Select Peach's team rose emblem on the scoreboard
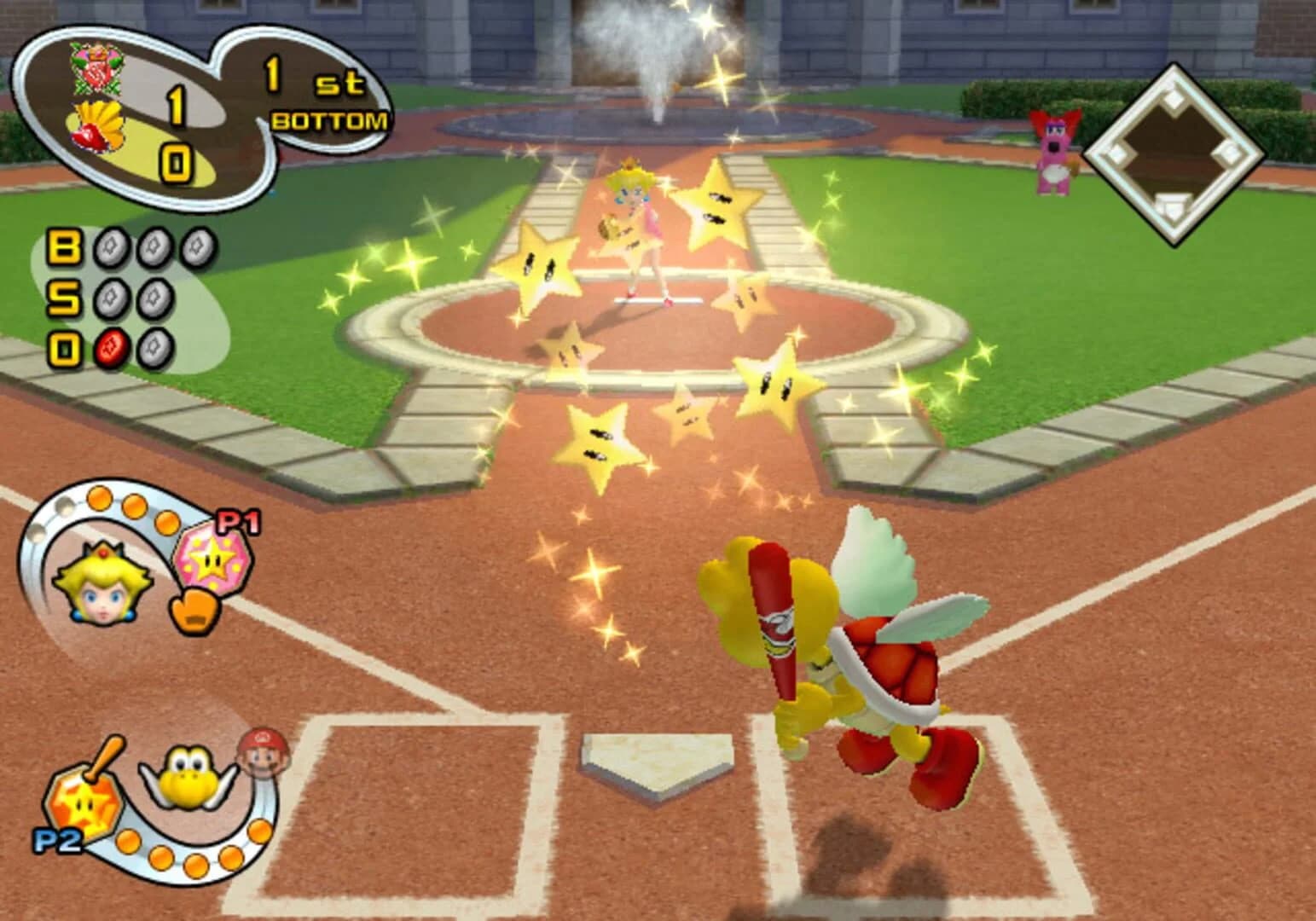The image size is (1316, 921). (96, 70)
